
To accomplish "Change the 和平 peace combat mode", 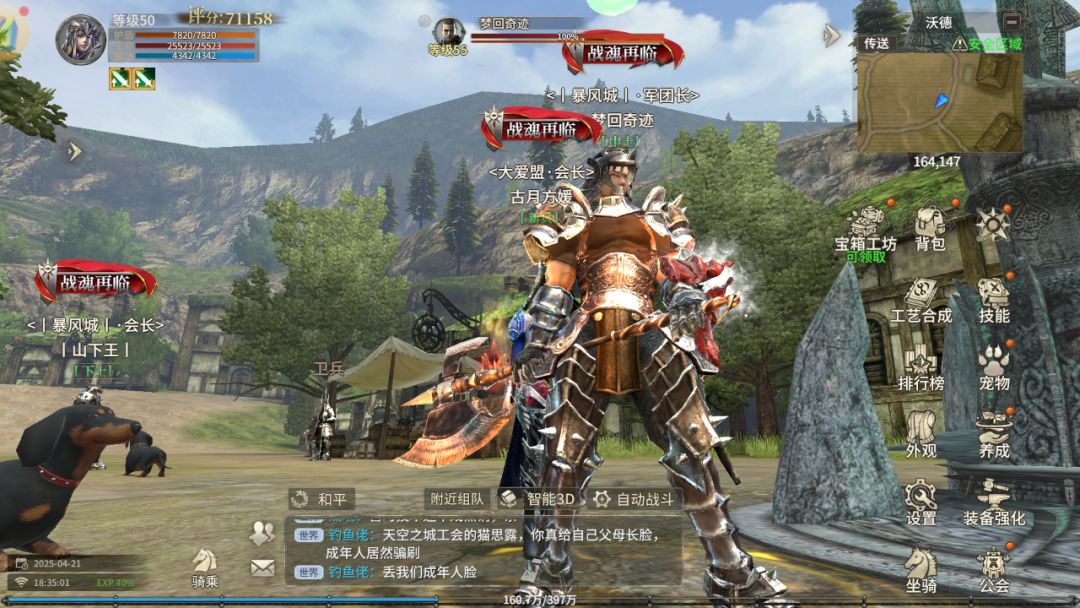I will coord(320,499).
